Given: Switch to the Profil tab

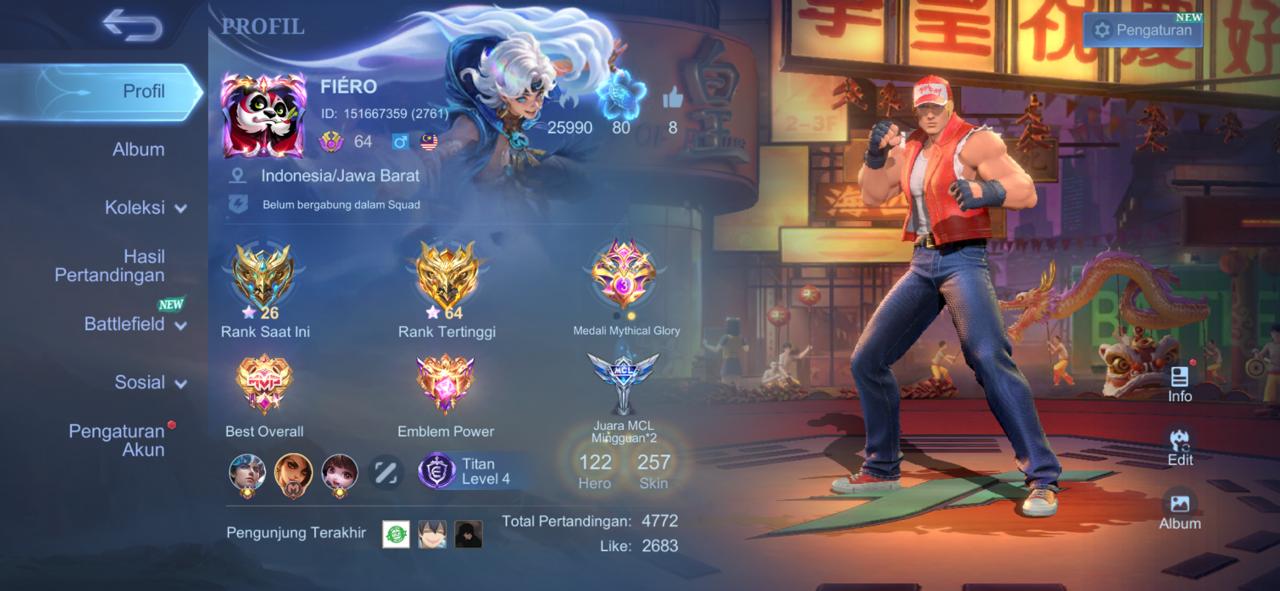Looking at the screenshot, I should pyautogui.click(x=143, y=91).
